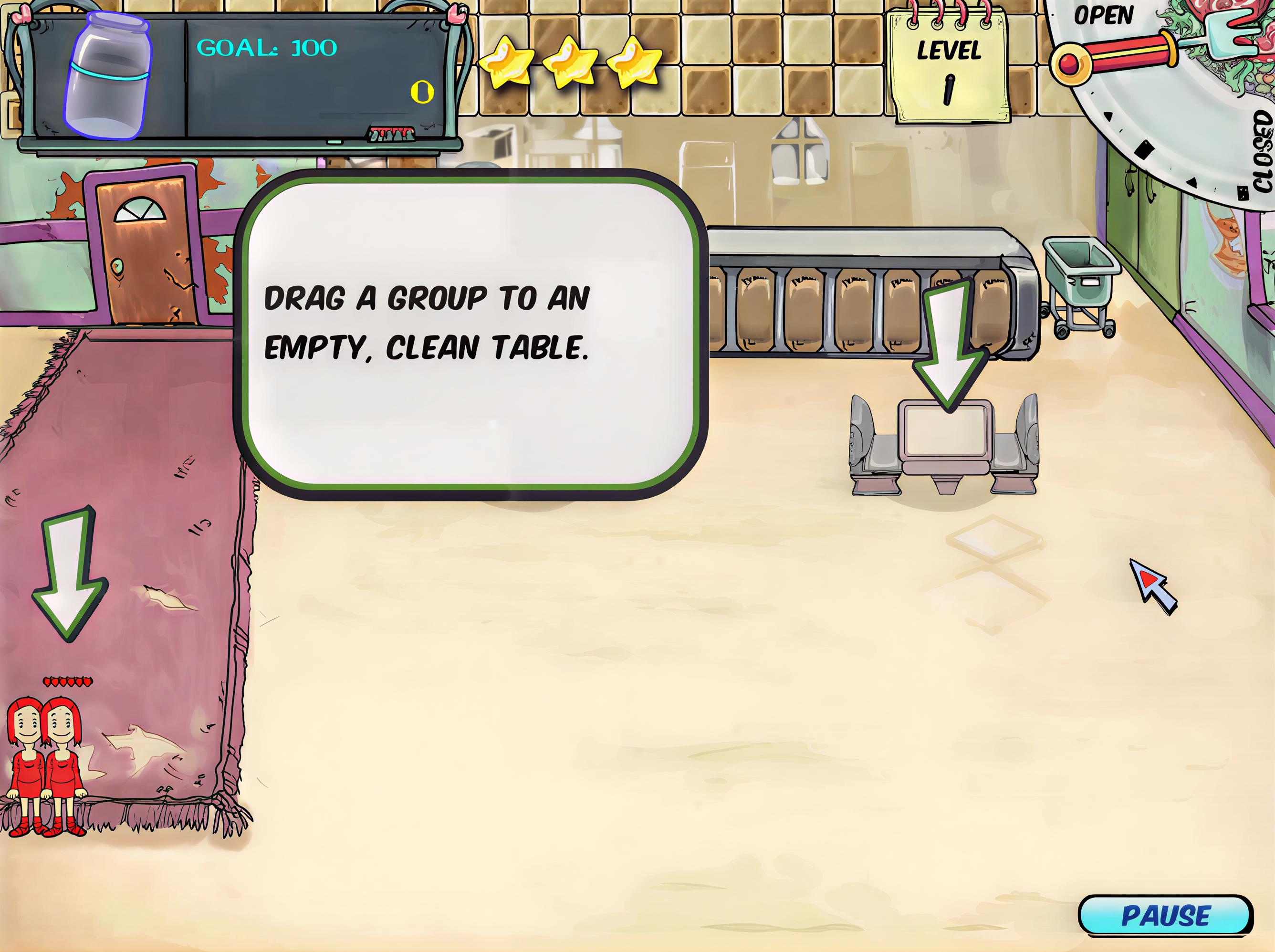The height and width of the screenshot is (952, 1275).
Task: Pause the game with the Pause button
Action: [1165, 915]
